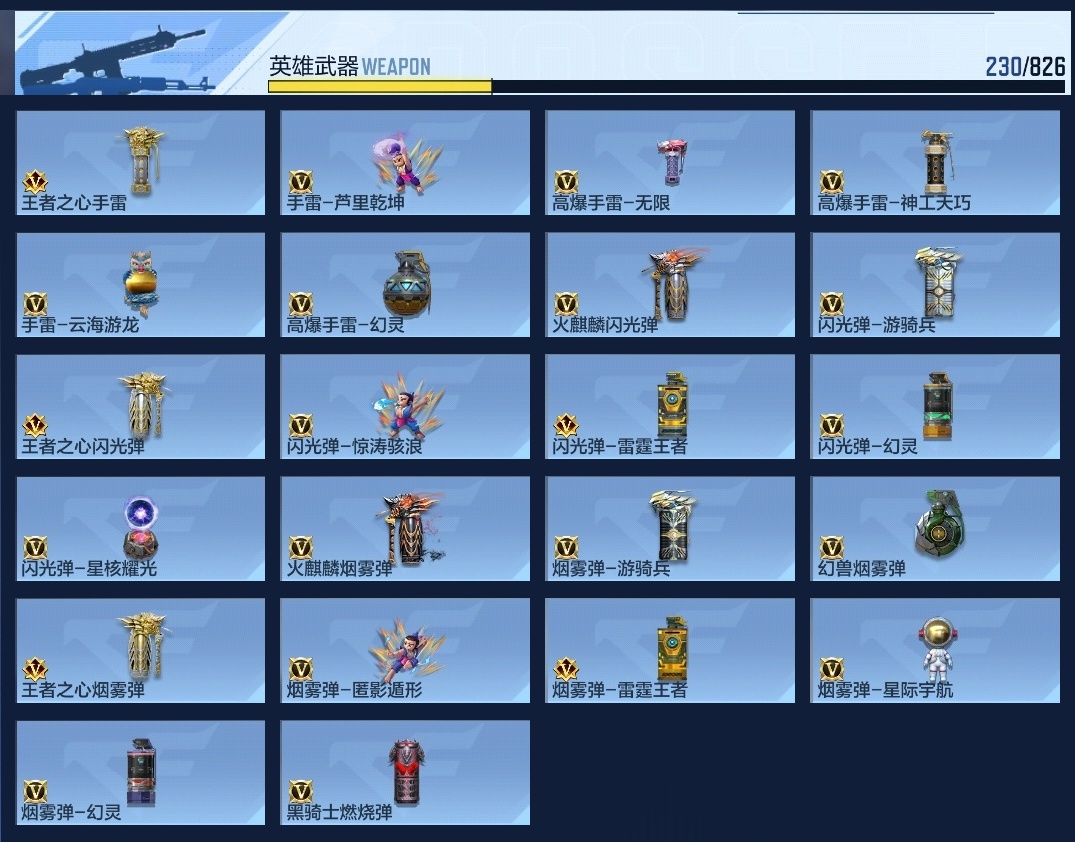The height and width of the screenshot is (842, 1075).
Task: Open the 王者之心烟雾弹 tile
Action: pyautogui.click(x=141, y=650)
